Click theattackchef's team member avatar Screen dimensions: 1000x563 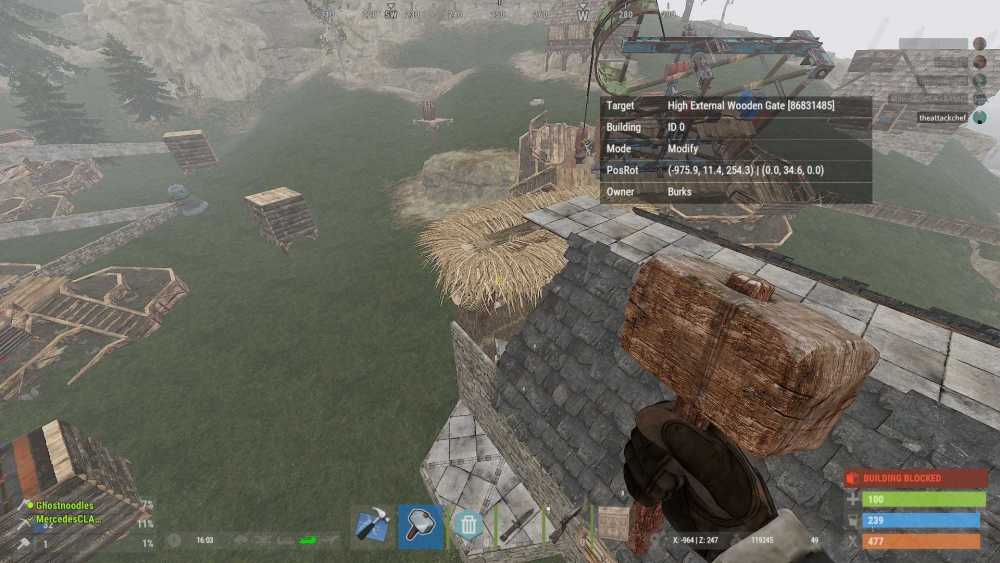tap(980, 117)
